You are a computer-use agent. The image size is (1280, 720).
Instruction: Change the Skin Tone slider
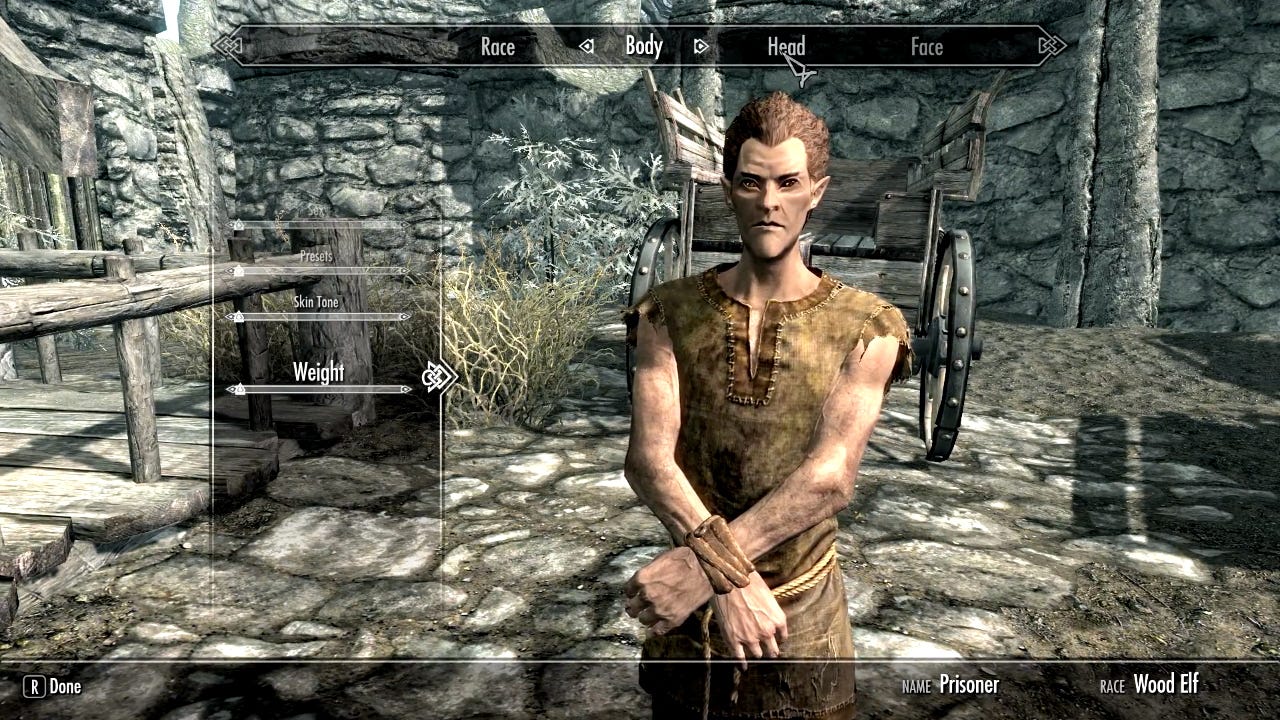[320, 317]
